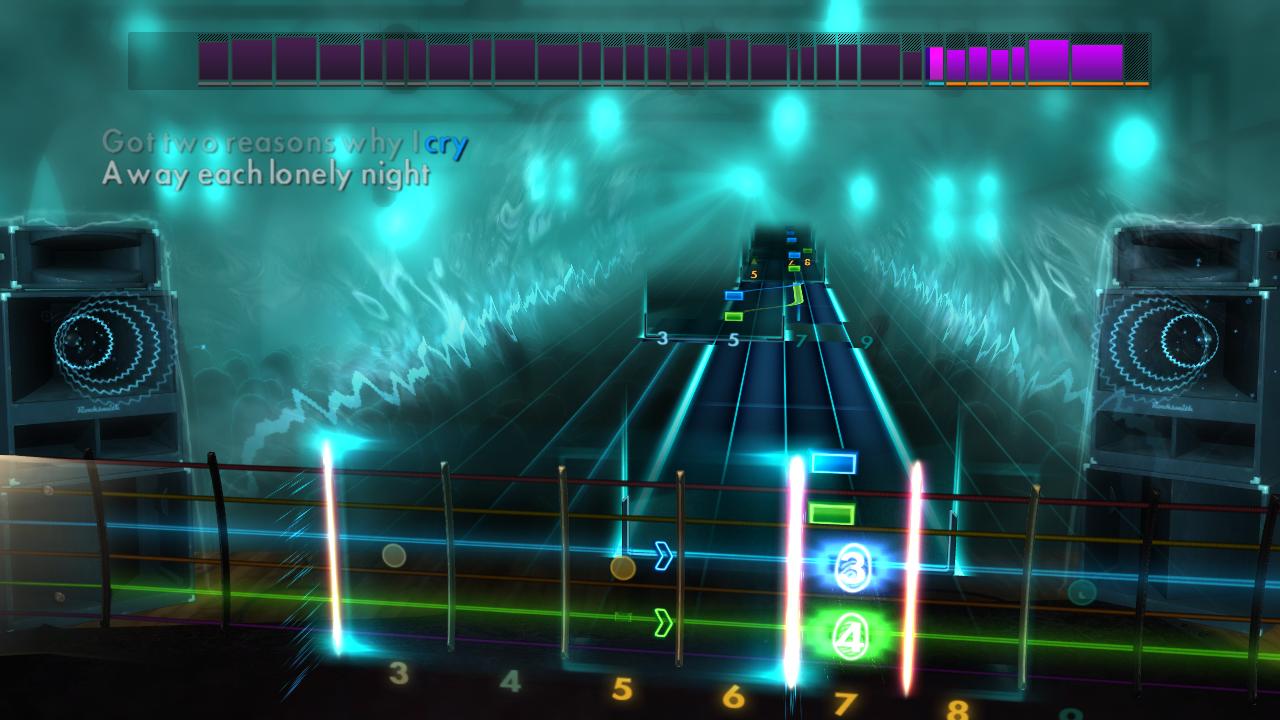Select the blue chevron arrow on the string
The width and height of the screenshot is (1280, 720).
coord(663,555)
